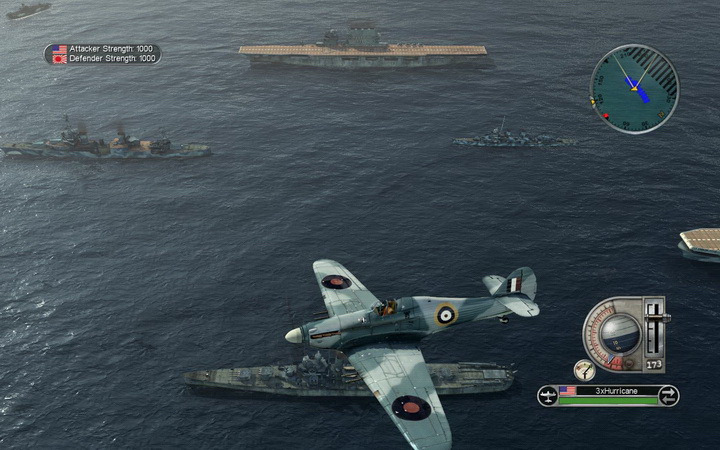Click the small compass gauge
This screenshot has width=720, height=450.
[585, 369]
